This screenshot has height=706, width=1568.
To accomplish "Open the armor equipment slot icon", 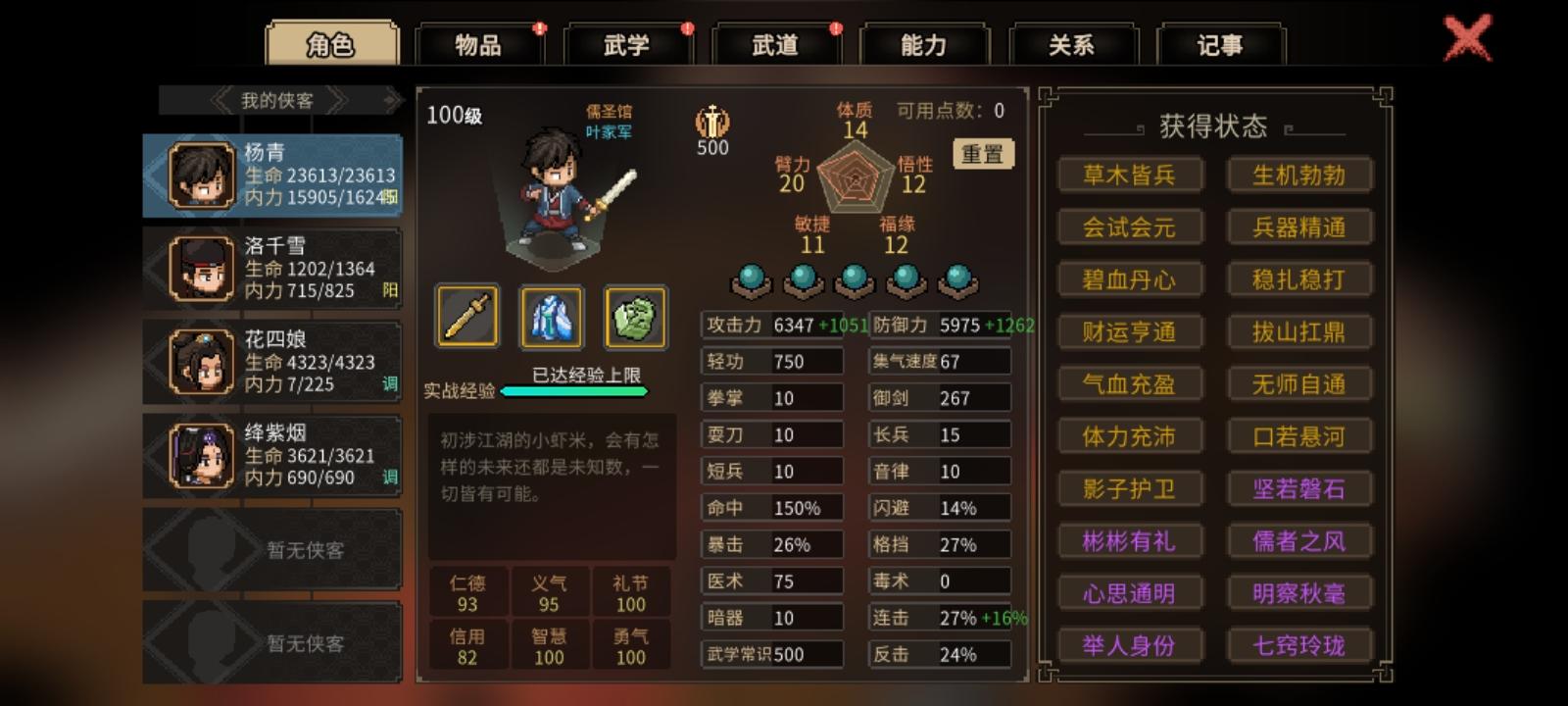I will pyautogui.click(x=550, y=317).
